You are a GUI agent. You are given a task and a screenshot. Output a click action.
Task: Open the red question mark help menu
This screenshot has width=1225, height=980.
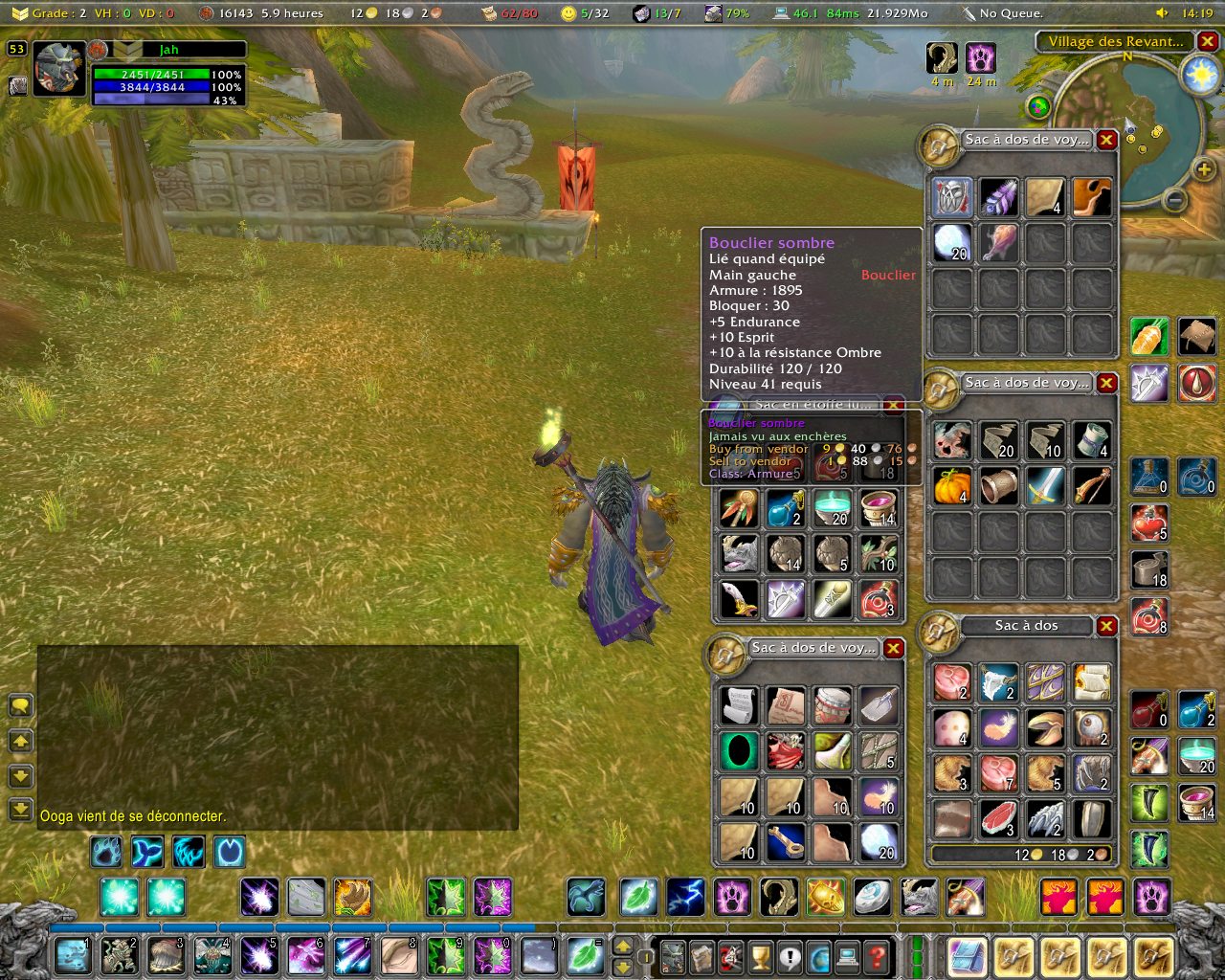click(876, 956)
